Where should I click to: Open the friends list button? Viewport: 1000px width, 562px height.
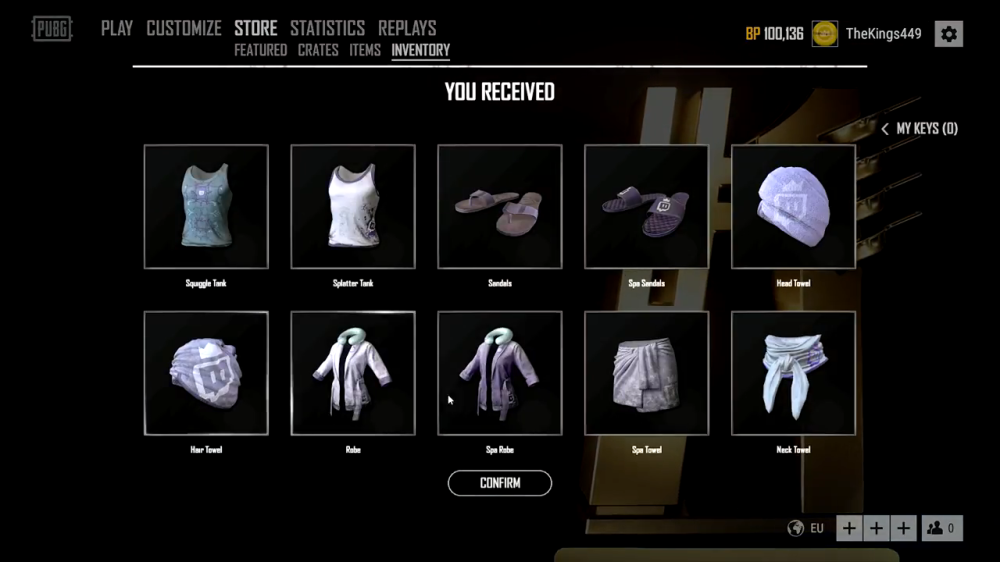click(x=942, y=528)
